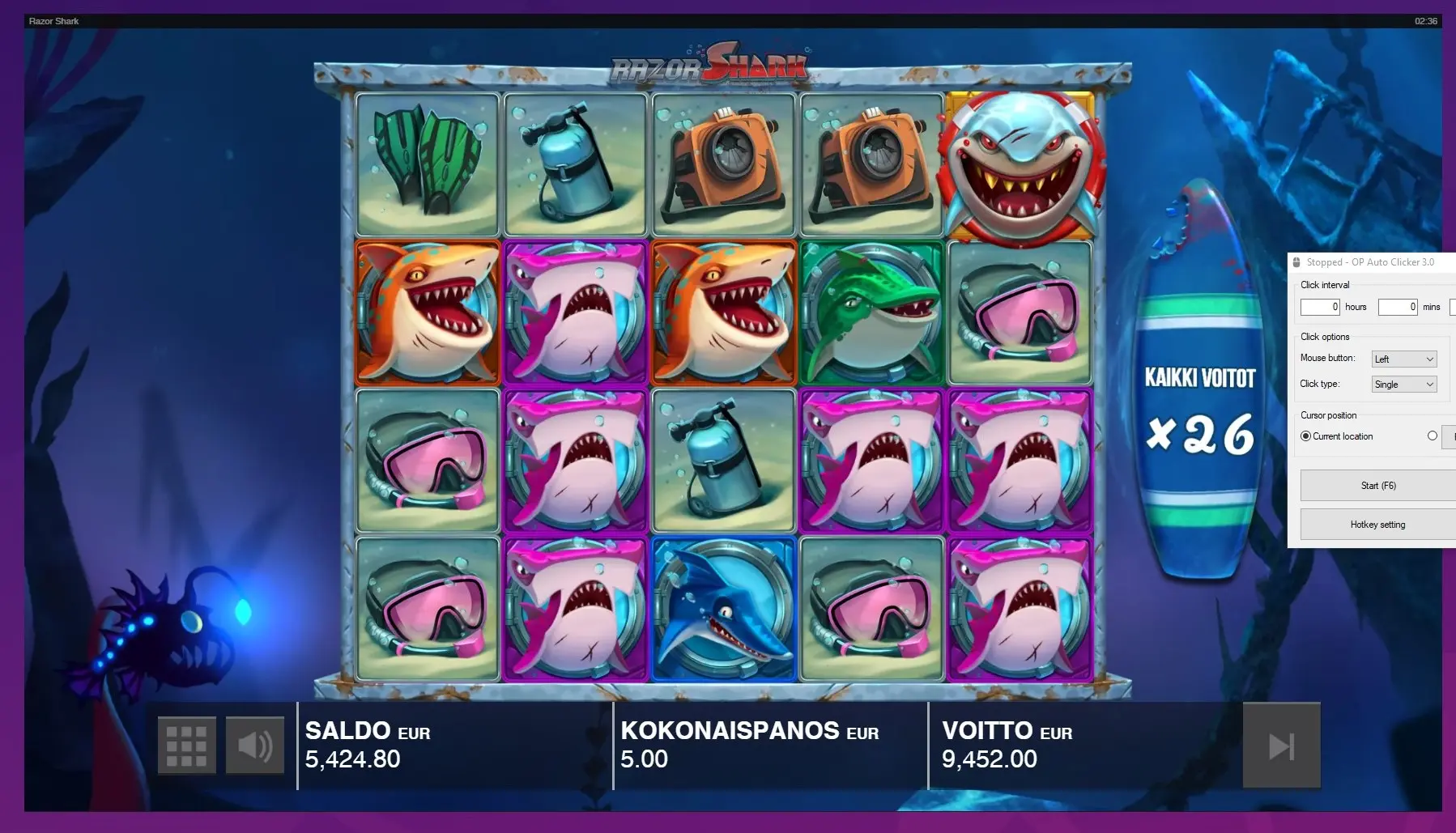Start the auto clicker with Start (F6)

(x=1377, y=486)
